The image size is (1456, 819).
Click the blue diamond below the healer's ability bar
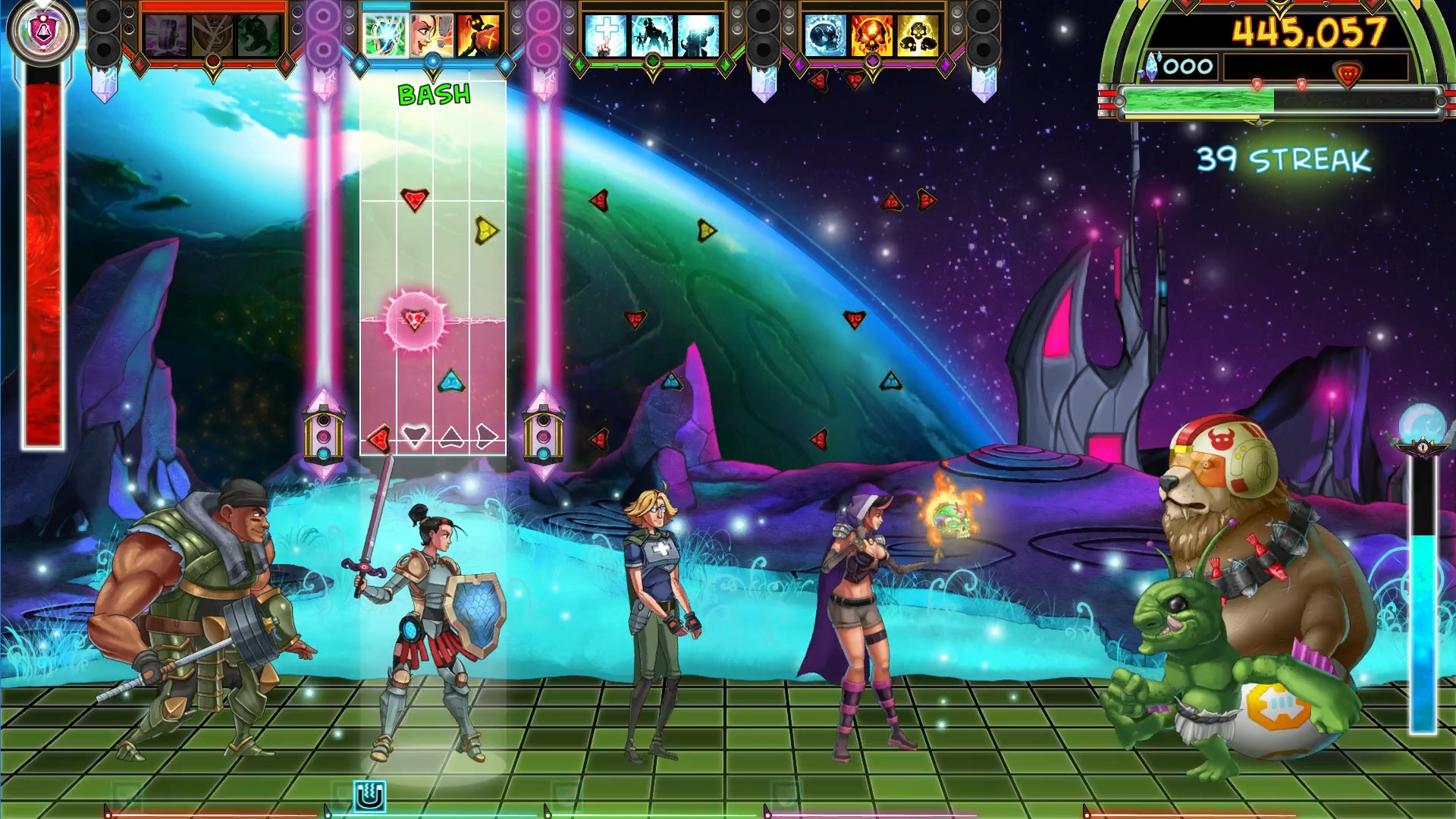432,61
